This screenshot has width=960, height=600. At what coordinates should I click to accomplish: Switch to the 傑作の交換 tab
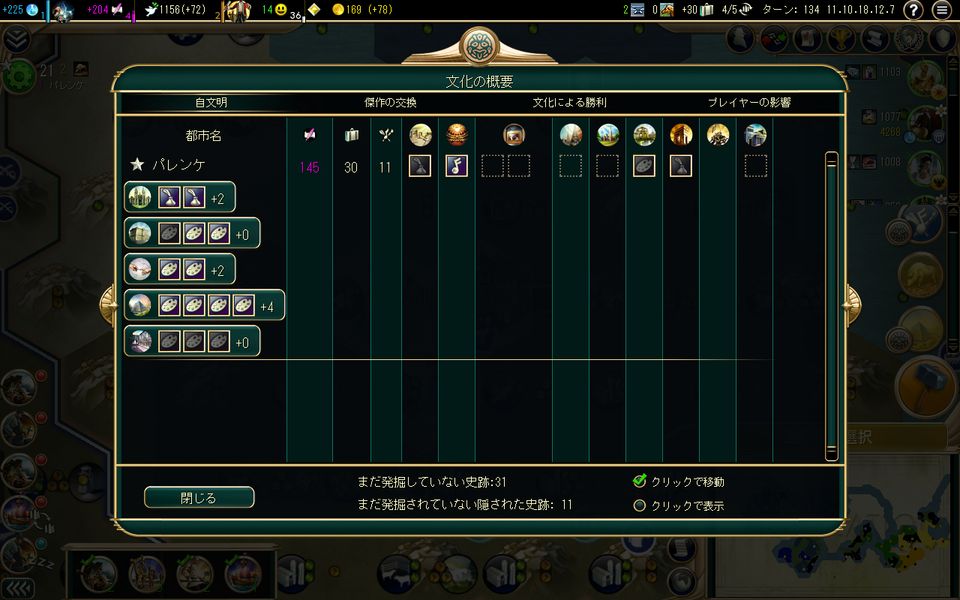[390, 102]
